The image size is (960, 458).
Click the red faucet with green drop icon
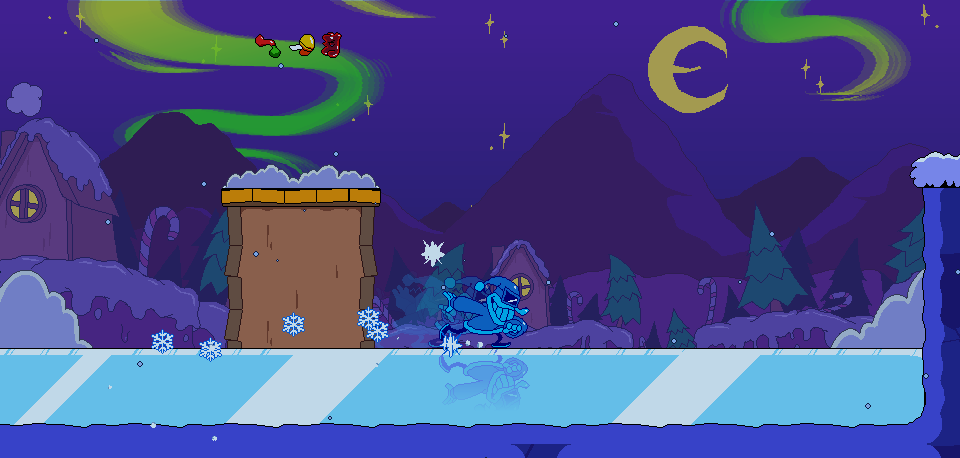(x=268, y=44)
